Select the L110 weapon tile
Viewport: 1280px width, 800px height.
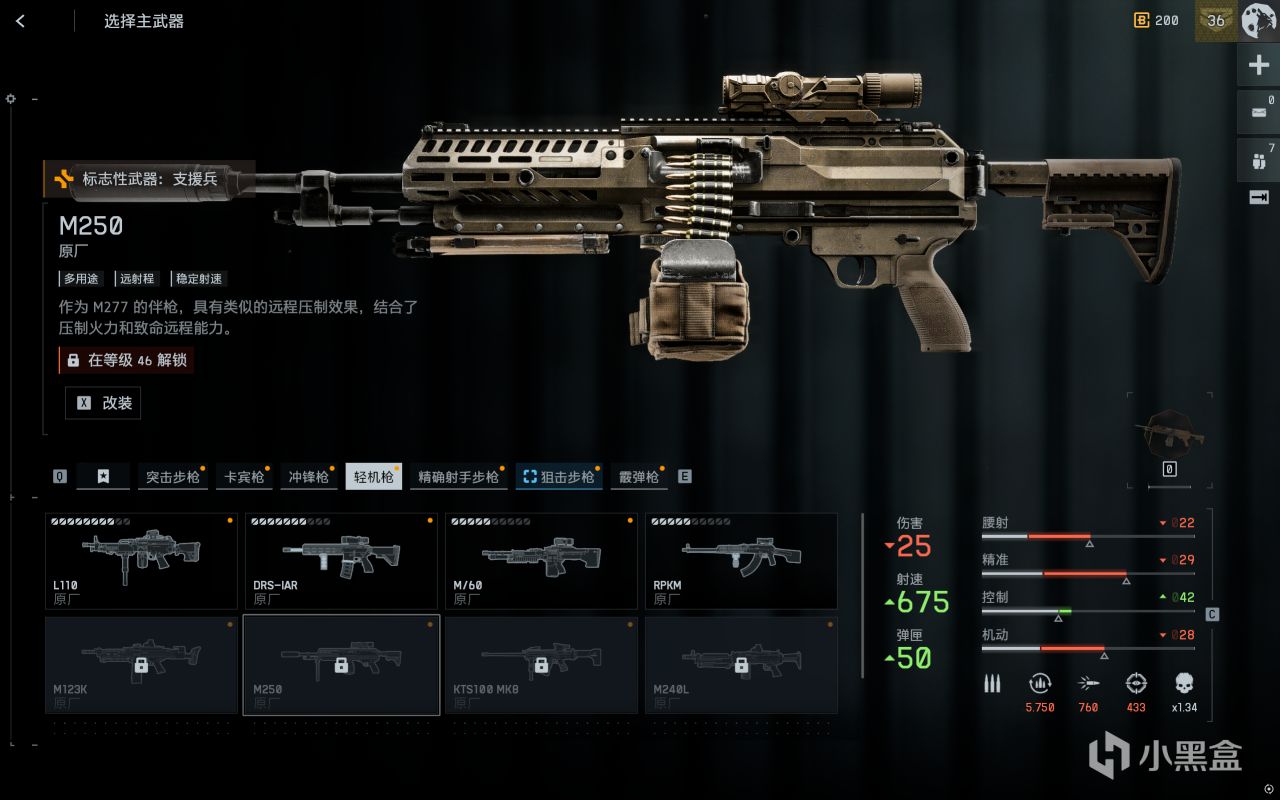pyautogui.click(x=141, y=561)
